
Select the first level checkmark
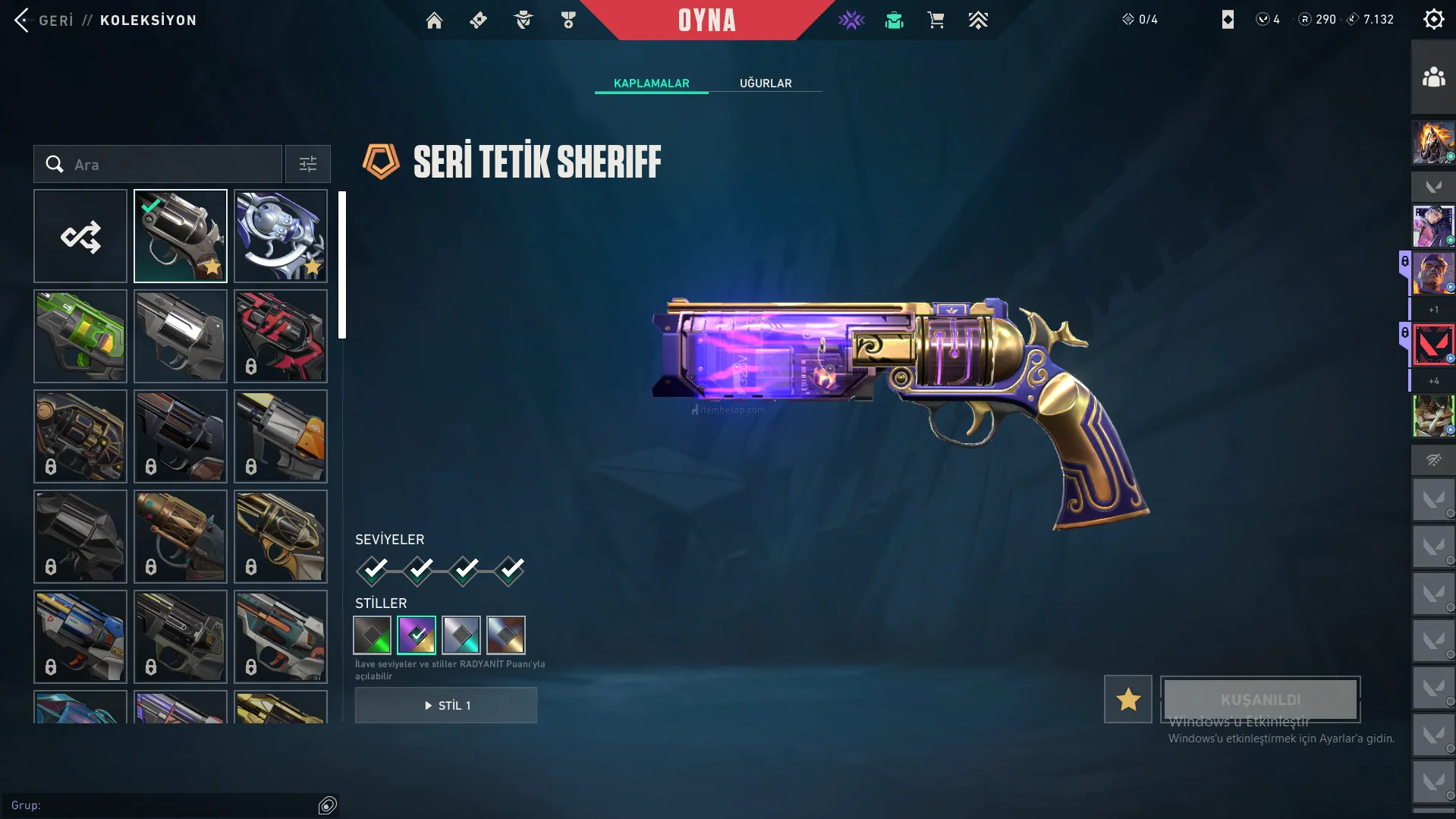click(373, 570)
